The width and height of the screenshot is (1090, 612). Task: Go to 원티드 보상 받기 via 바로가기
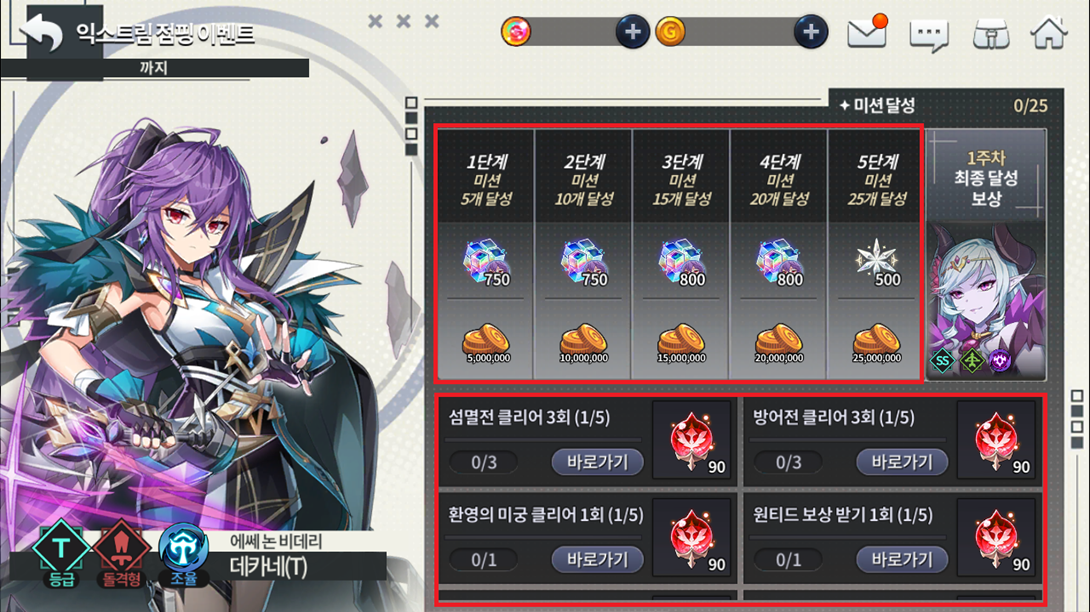pyautogui.click(x=901, y=559)
